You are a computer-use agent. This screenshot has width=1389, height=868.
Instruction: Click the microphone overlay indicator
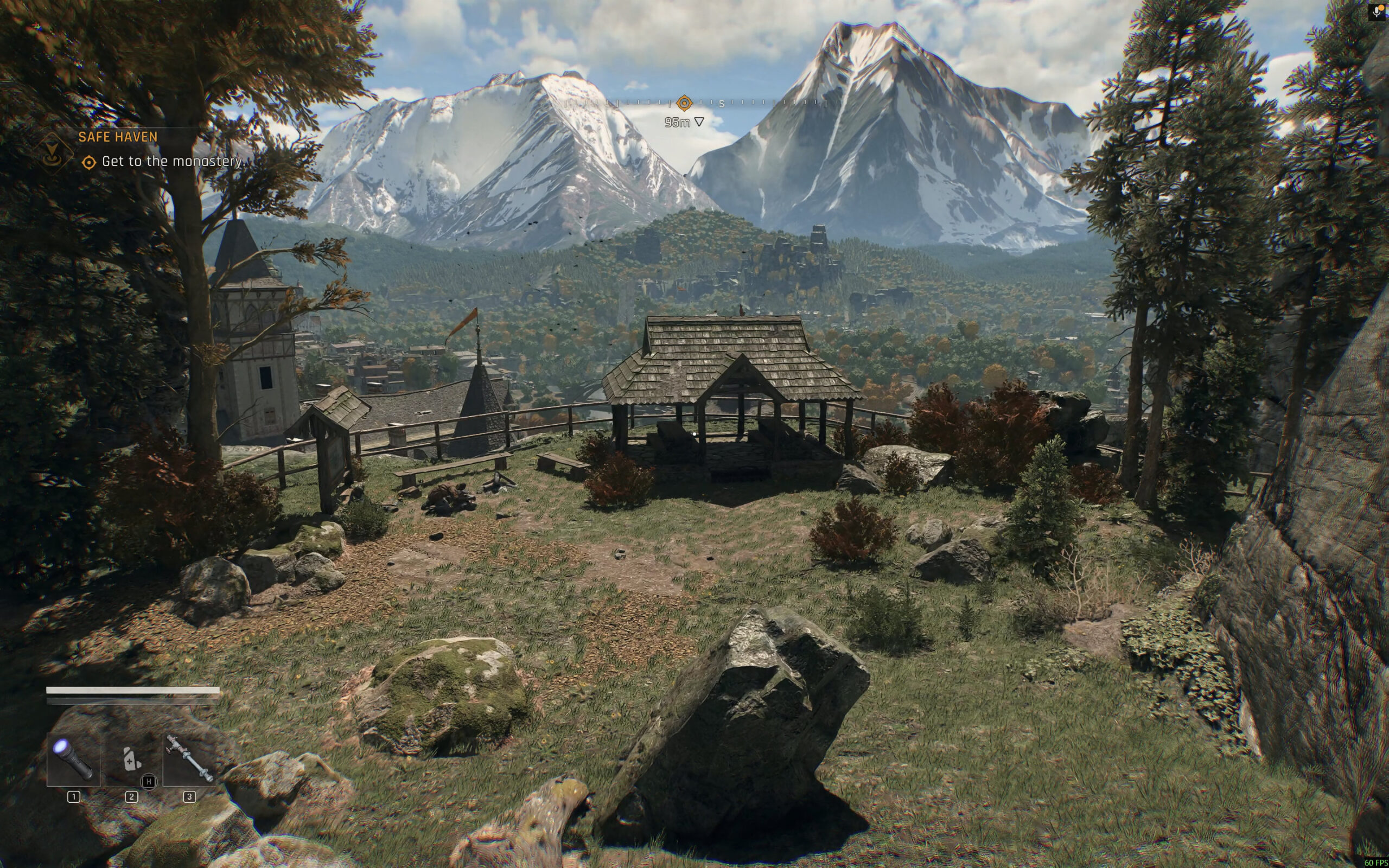(x=1378, y=12)
